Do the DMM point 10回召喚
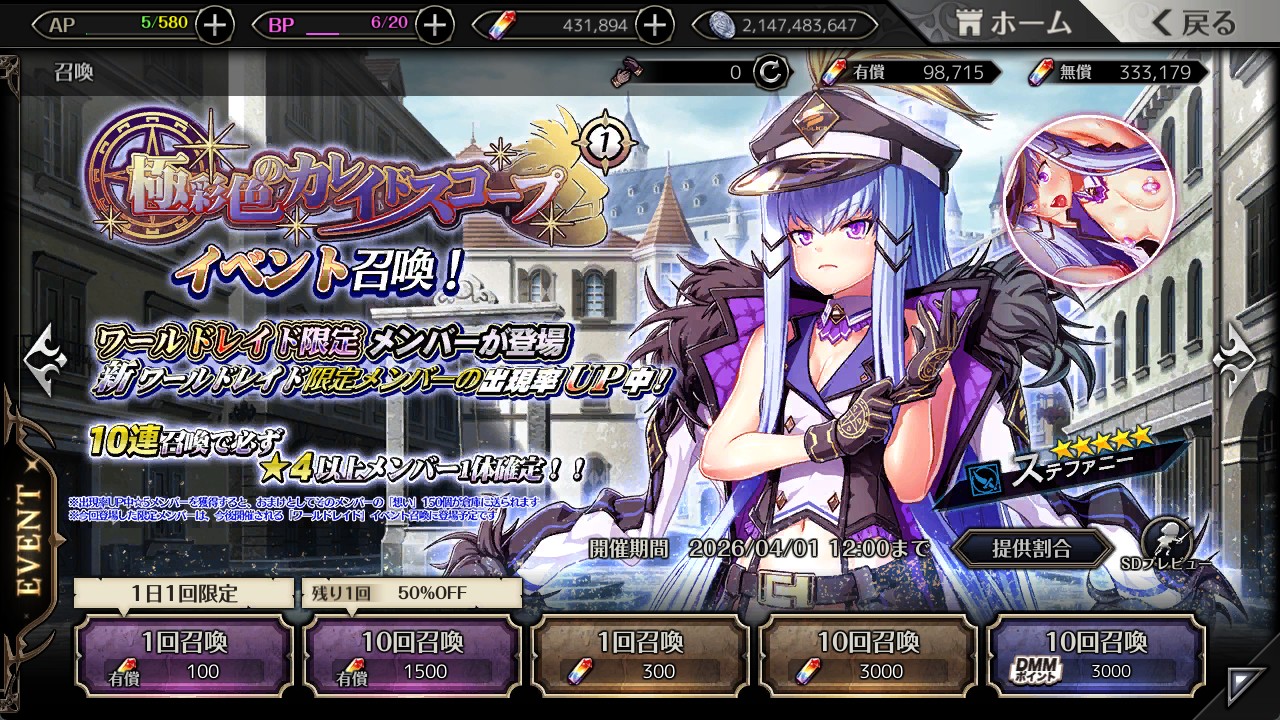The image size is (1280, 720). (1096, 655)
